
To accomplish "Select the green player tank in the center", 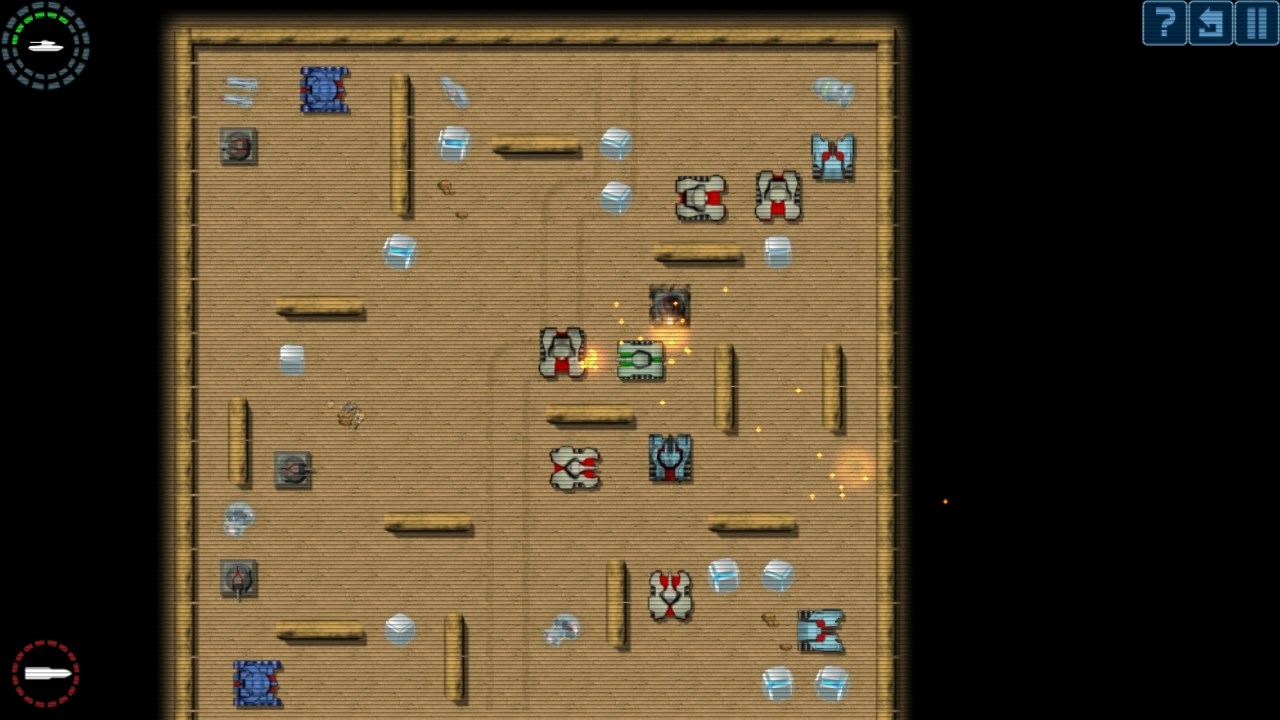I will click(x=639, y=361).
